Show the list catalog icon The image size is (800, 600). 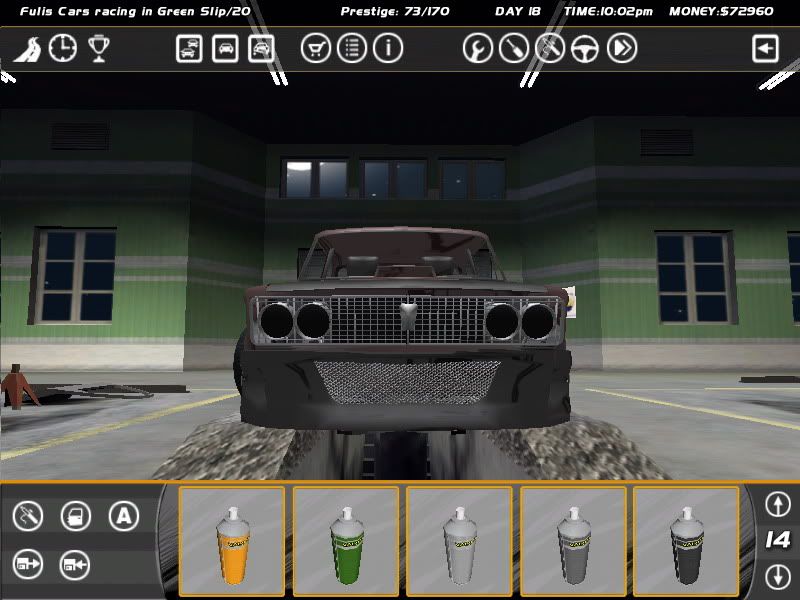(352, 48)
